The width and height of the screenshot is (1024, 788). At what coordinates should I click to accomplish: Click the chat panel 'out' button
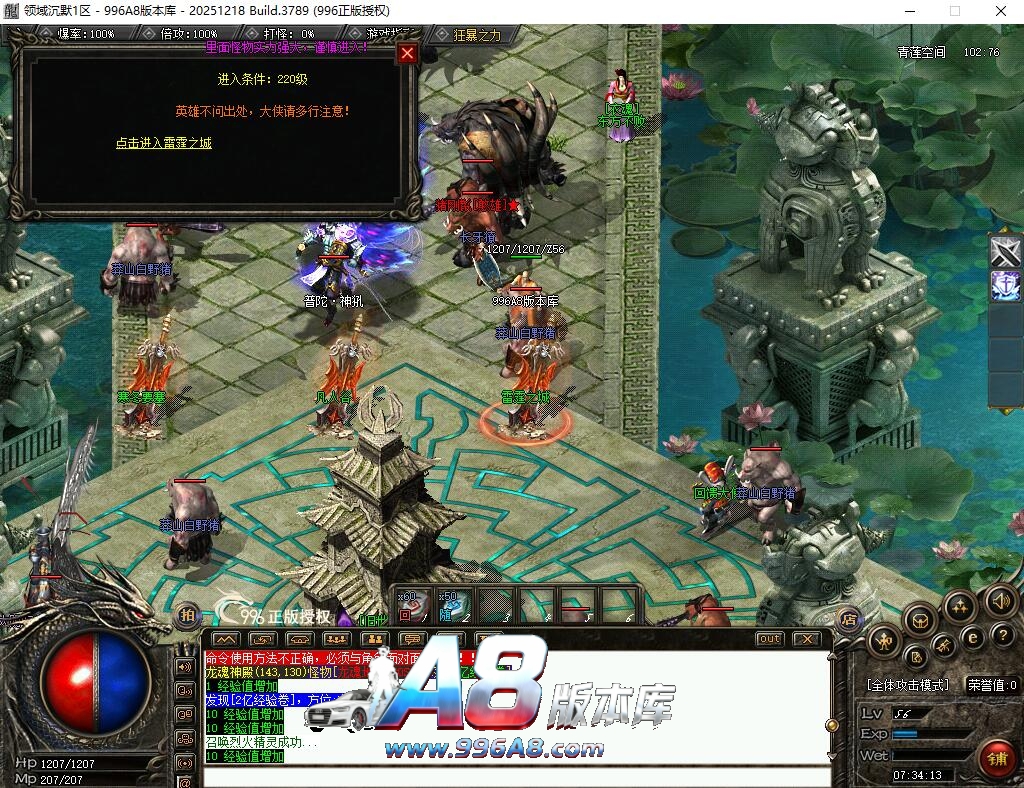click(769, 638)
